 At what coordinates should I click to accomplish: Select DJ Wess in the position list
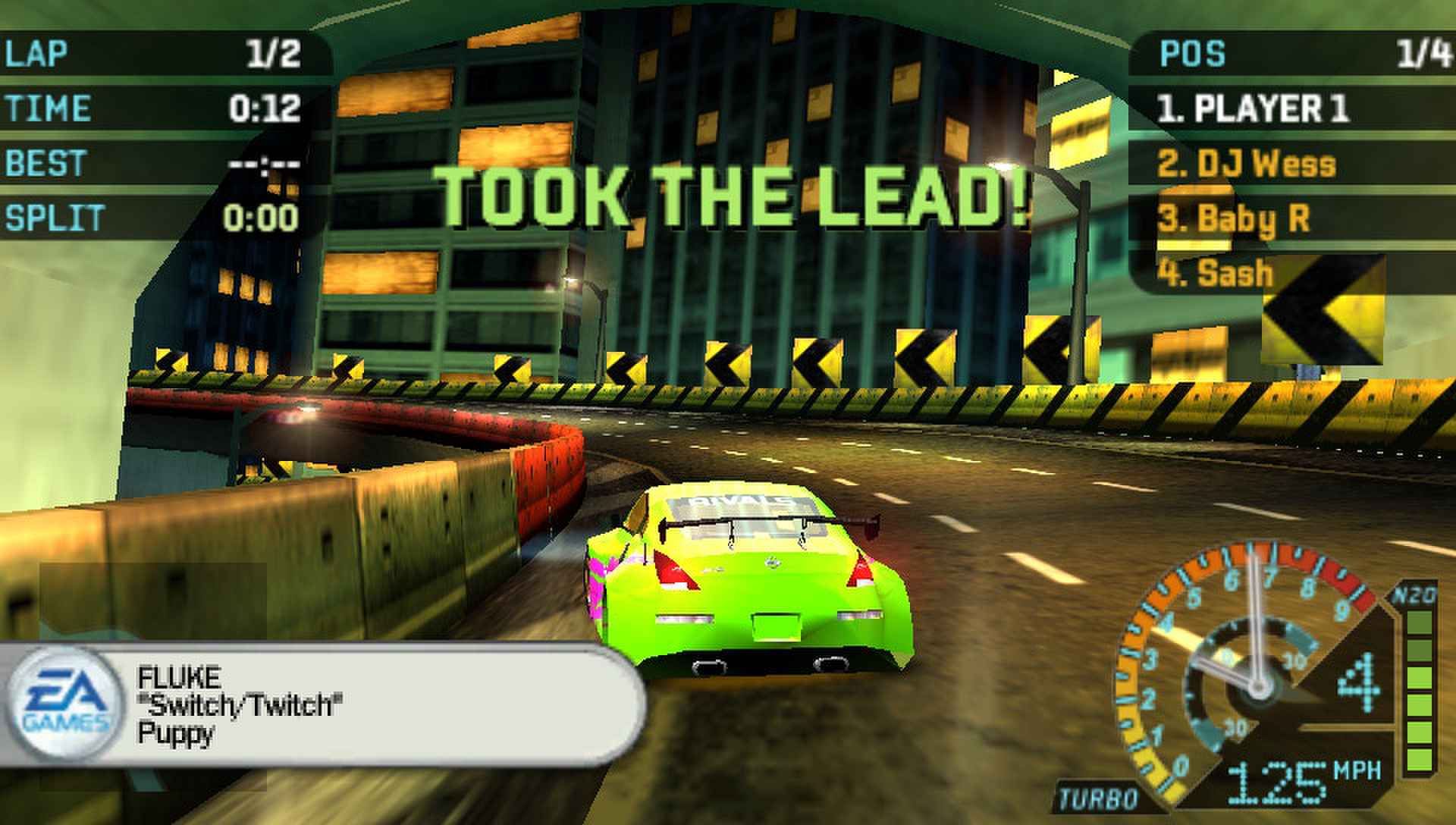click(x=1247, y=164)
